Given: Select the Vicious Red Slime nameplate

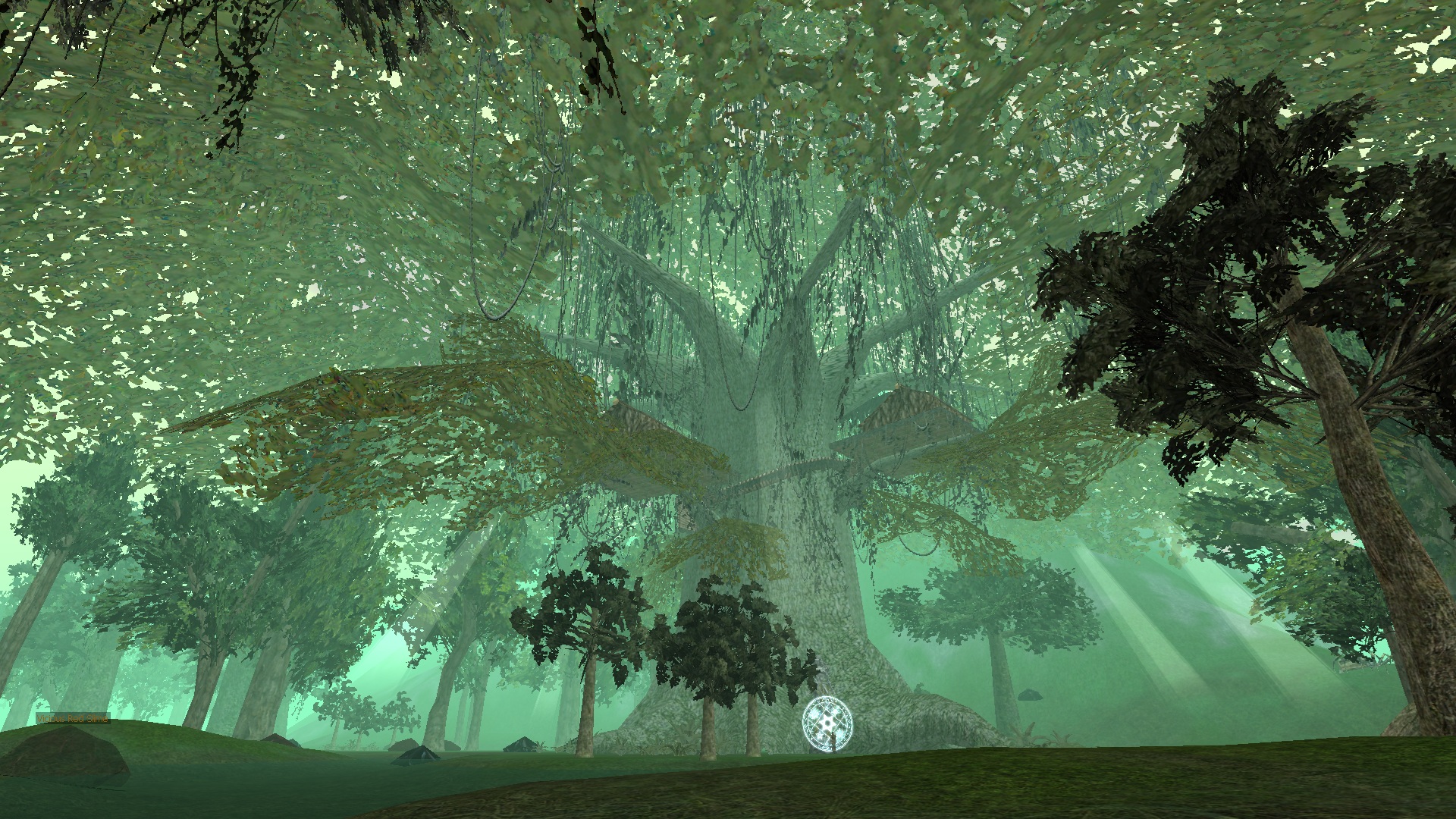Looking at the screenshot, I should coord(73,718).
